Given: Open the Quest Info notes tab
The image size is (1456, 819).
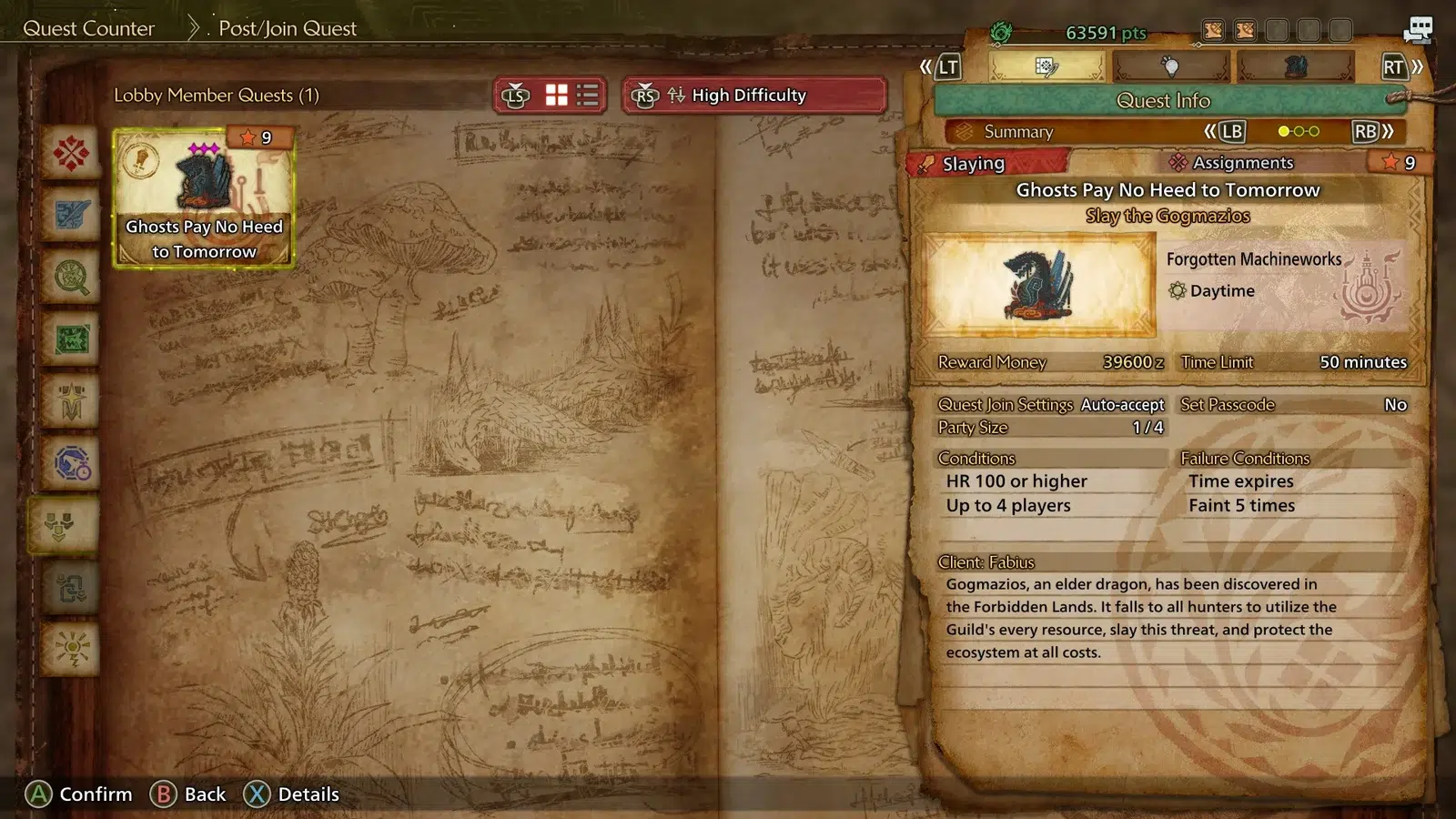Looking at the screenshot, I should [x=1046, y=66].
